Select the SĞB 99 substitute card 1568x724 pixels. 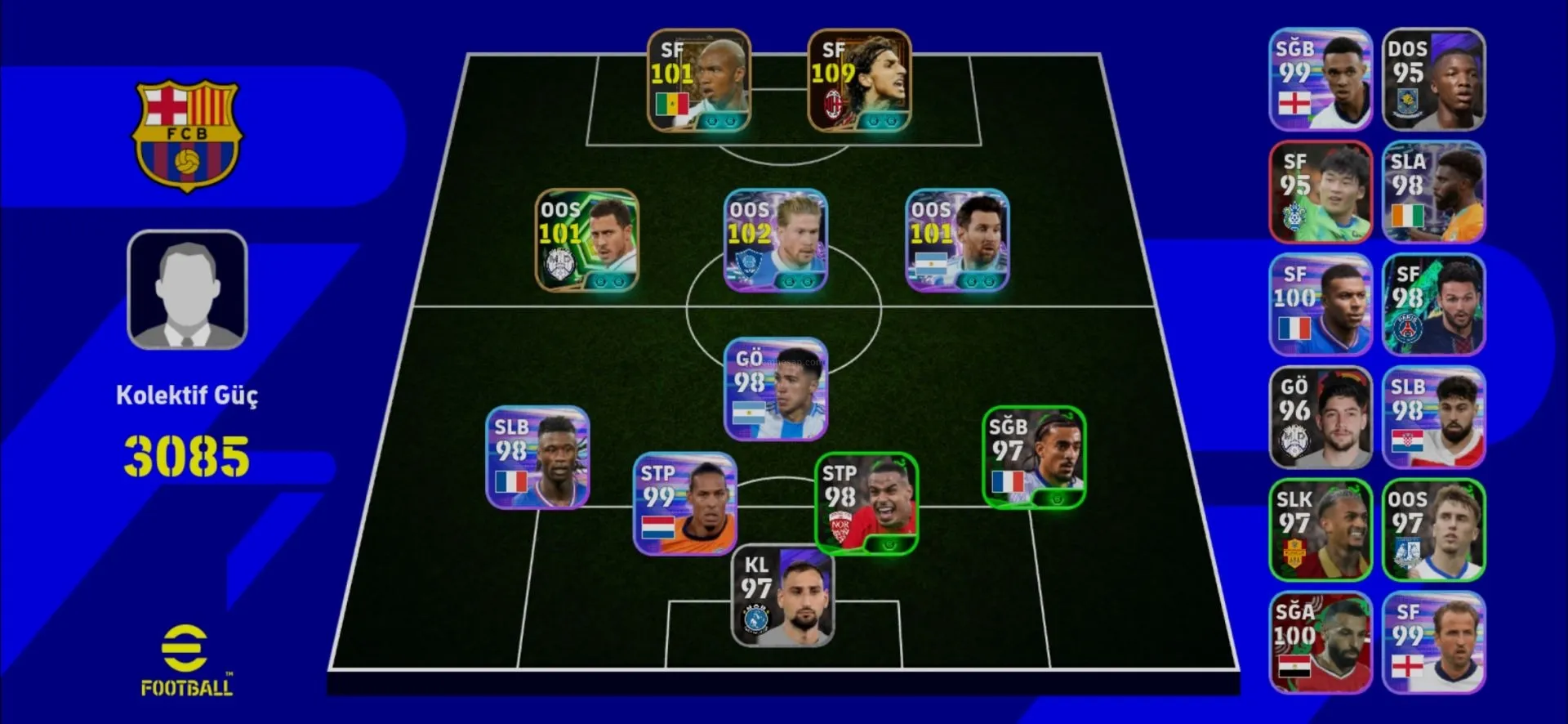[1320, 80]
